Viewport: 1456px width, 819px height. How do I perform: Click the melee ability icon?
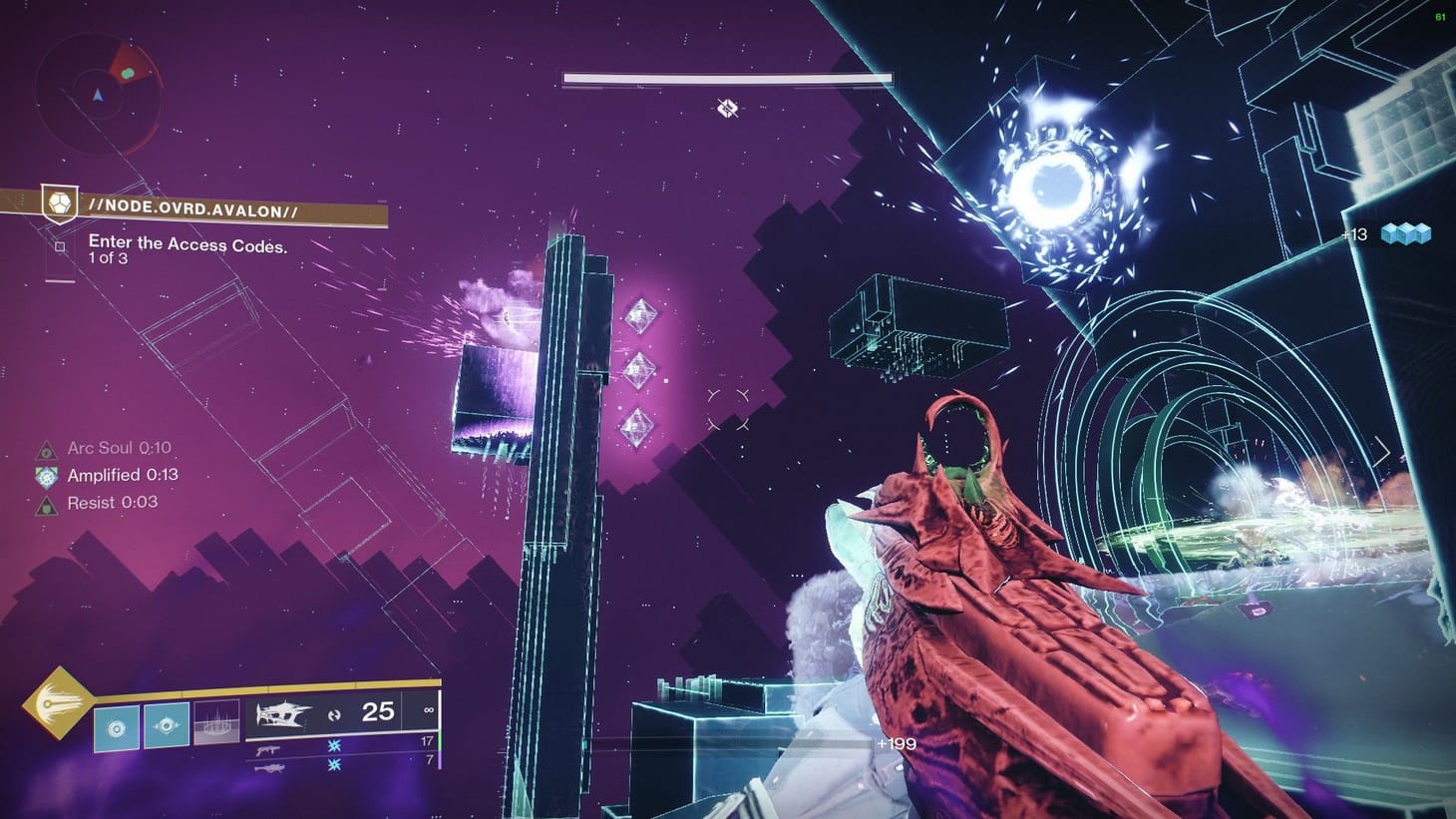pyautogui.click(x=167, y=724)
